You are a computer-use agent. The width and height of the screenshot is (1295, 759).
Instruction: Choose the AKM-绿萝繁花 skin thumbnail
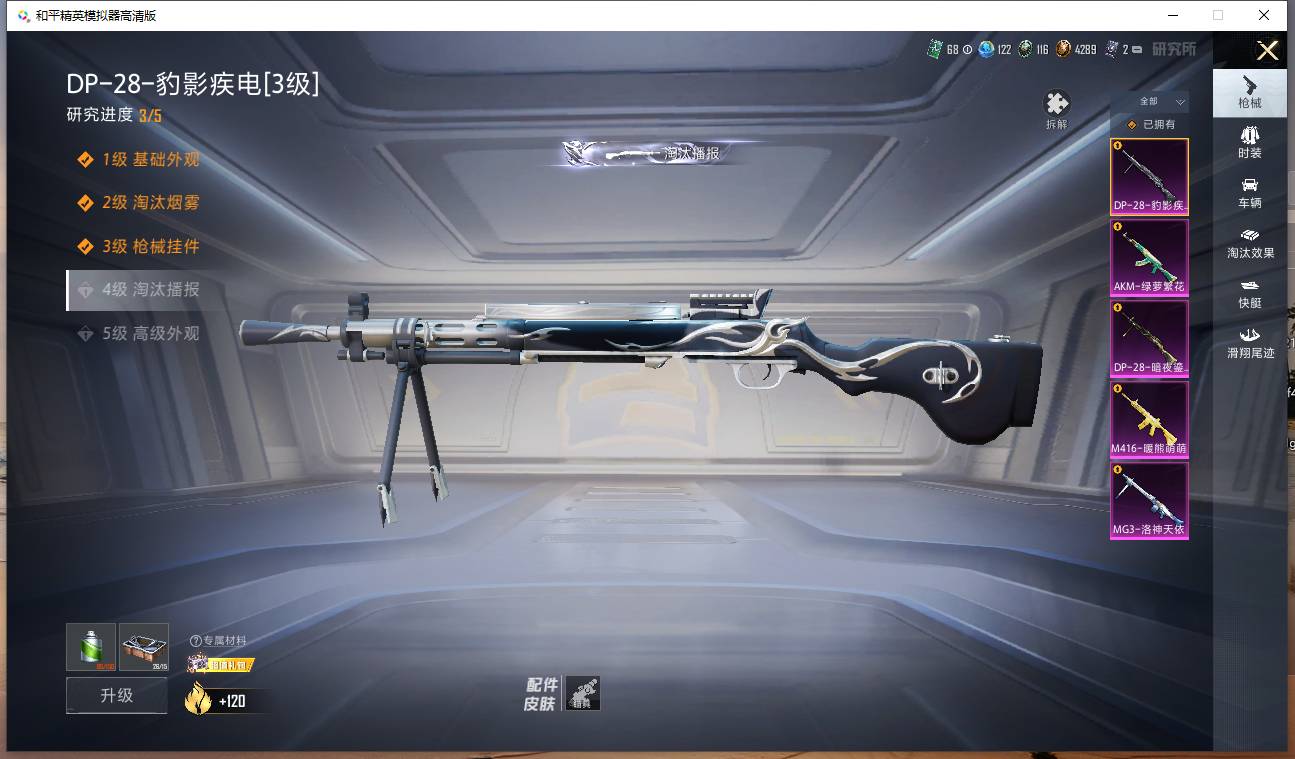[x=1149, y=257]
